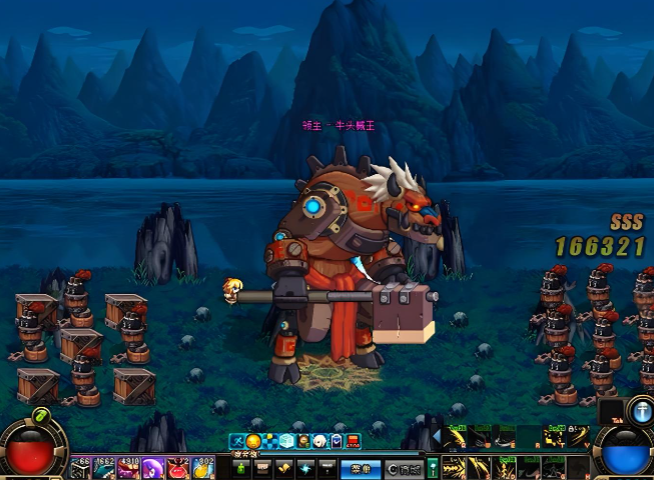Click the bright blue menu button
Image resolution: width=654 pixels, height=480 pixels.
tap(360, 467)
